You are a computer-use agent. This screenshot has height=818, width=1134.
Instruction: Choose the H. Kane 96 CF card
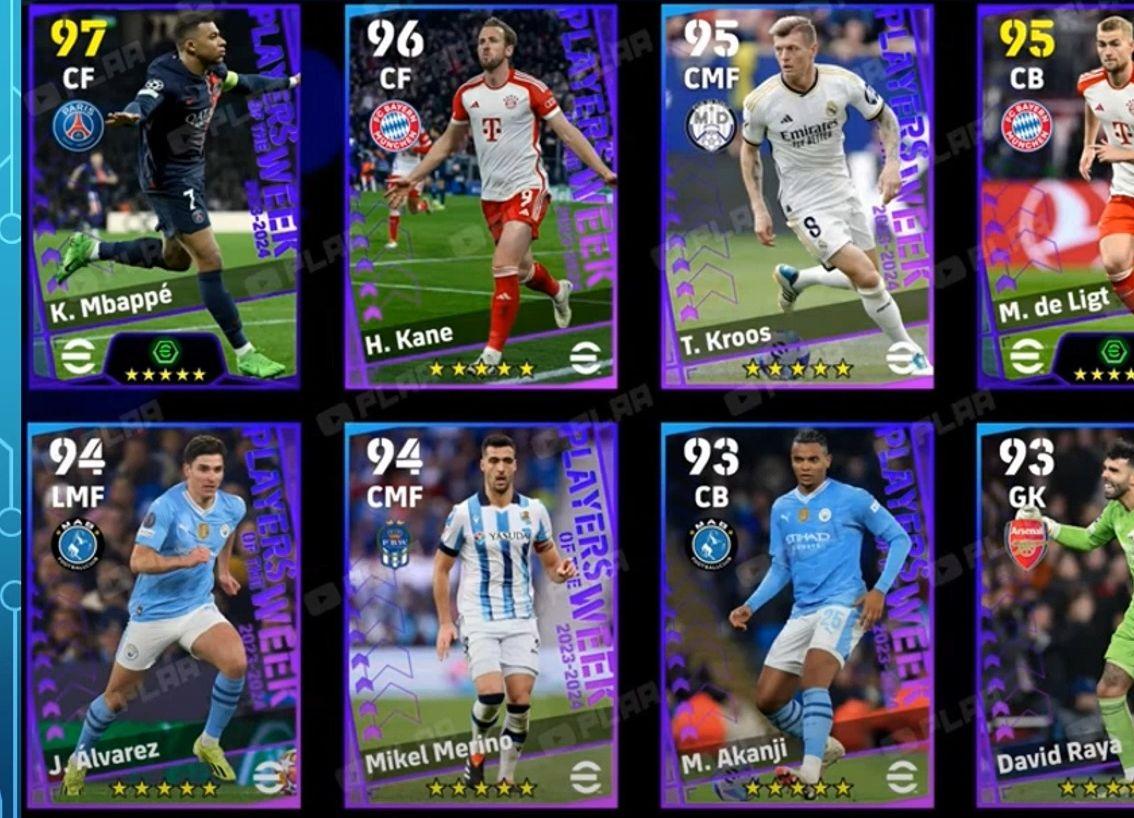click(481, 197)
